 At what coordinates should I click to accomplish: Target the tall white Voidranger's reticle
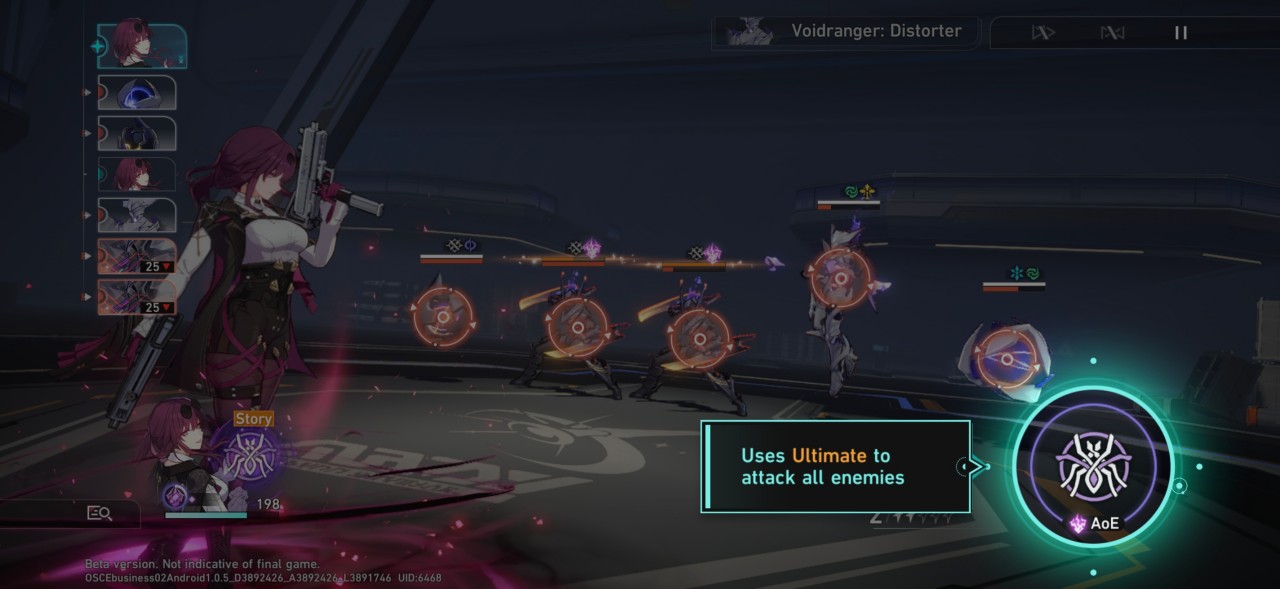click(841, 277)
